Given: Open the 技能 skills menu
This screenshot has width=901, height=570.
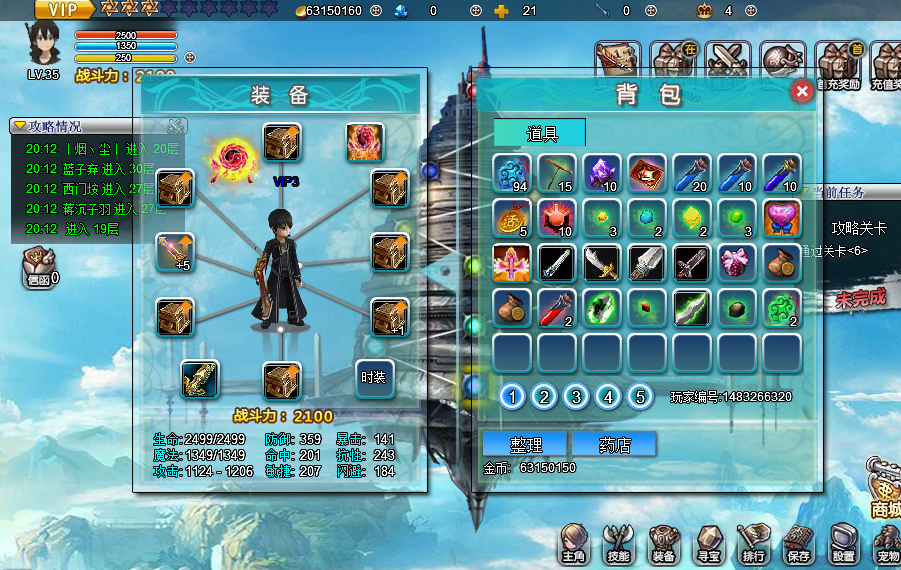Looking at the screenshot, I should click(x=618, y=543).
